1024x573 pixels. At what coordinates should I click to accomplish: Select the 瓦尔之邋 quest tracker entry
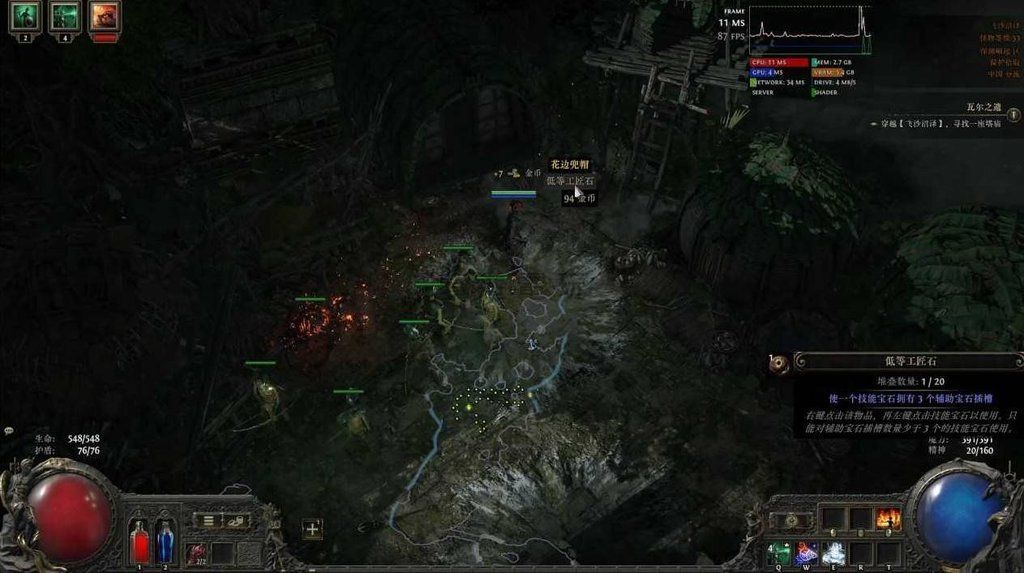[x=980, y=107]
